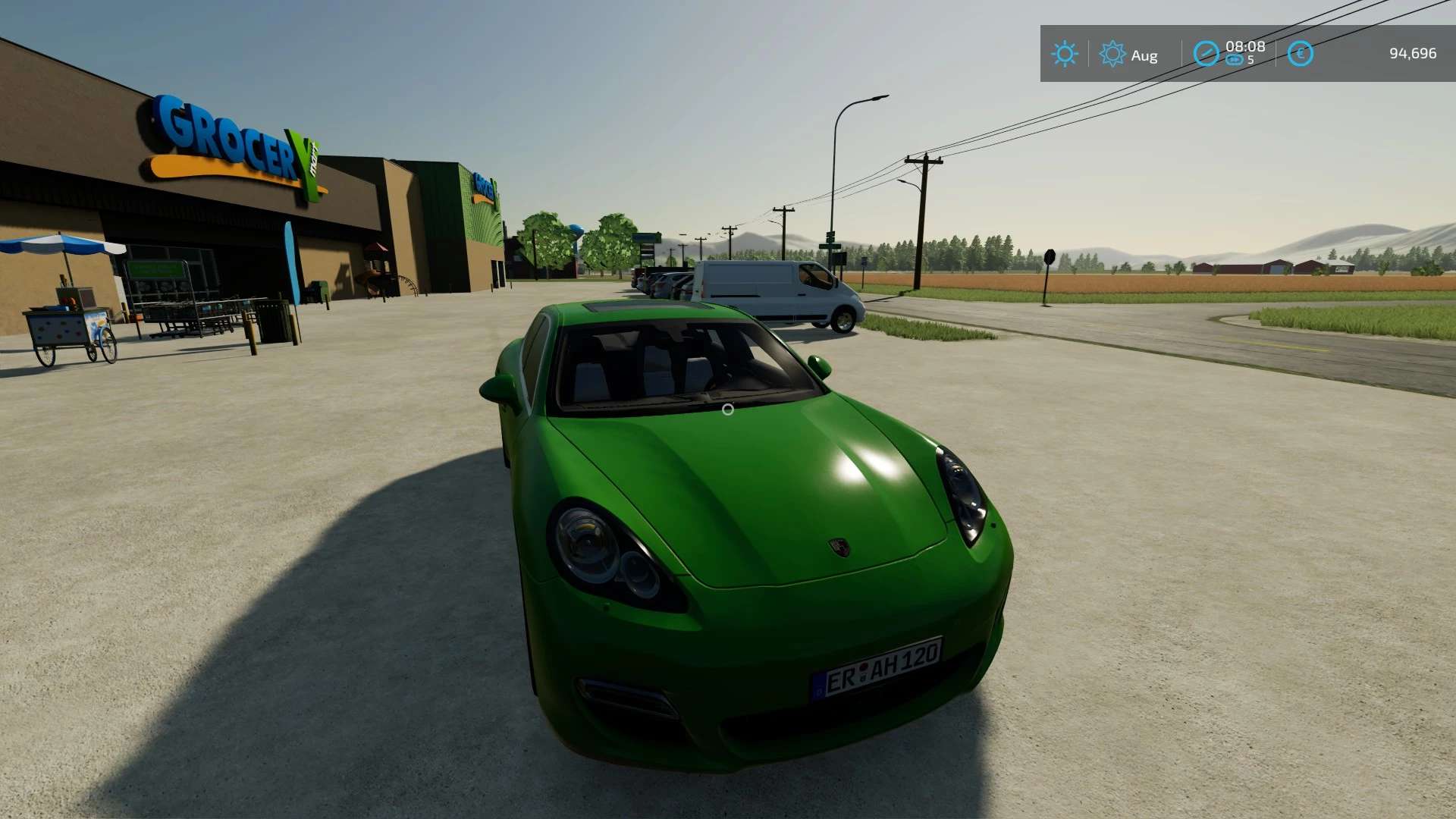Click the sunny weather forecast icon
Image resolution: width=1456 pixels, height=819 pixels.
pyautogui.click(x=1064, y=54)
